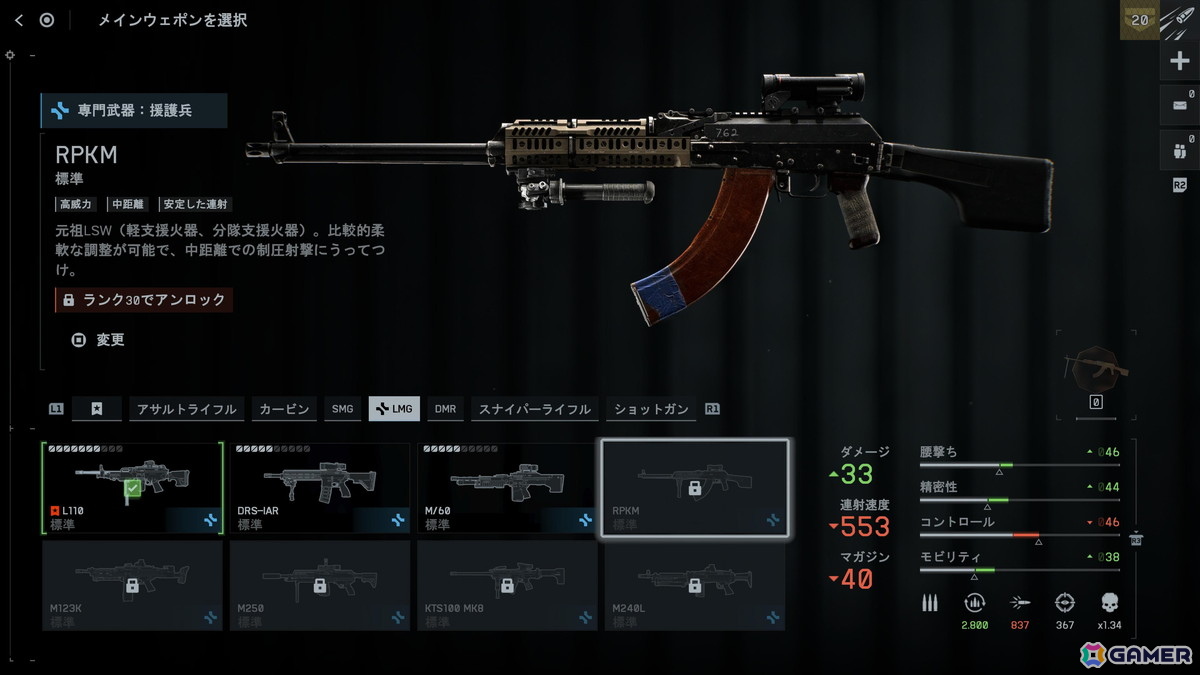Screen dimensions: 1200x675
Task: Select the locked M123K tile
Action: click(x=132, y=585)
